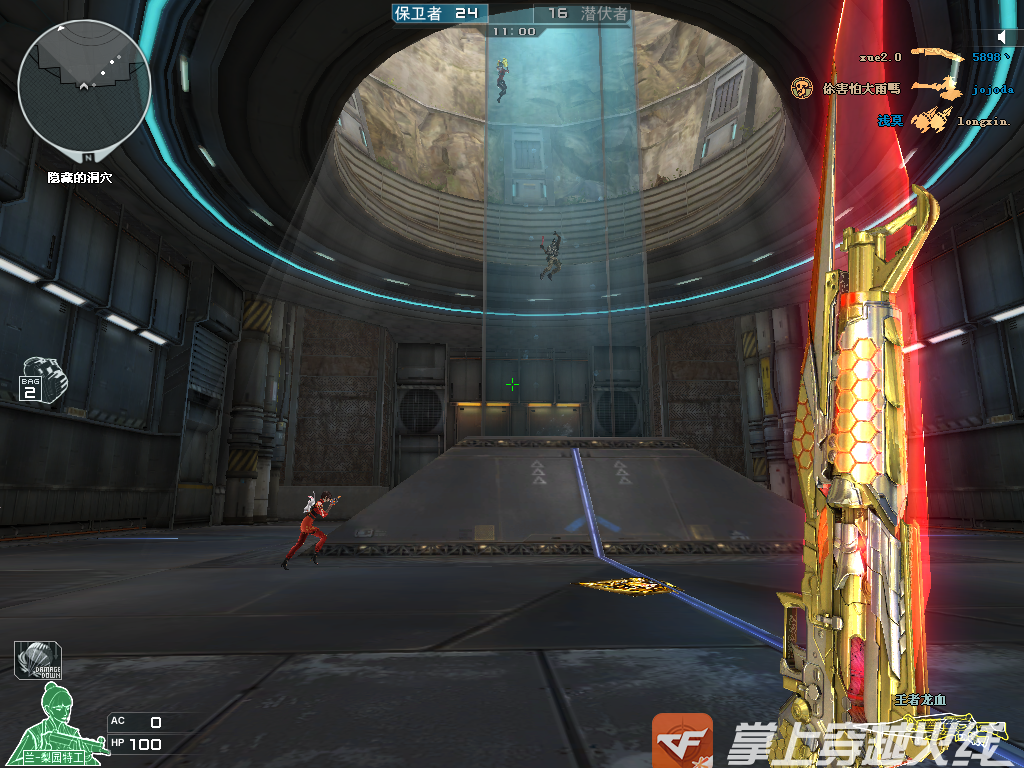Open the BAG 2 backpack icon
Screen dimensions: 1024x768
click(x=44, y=379)
